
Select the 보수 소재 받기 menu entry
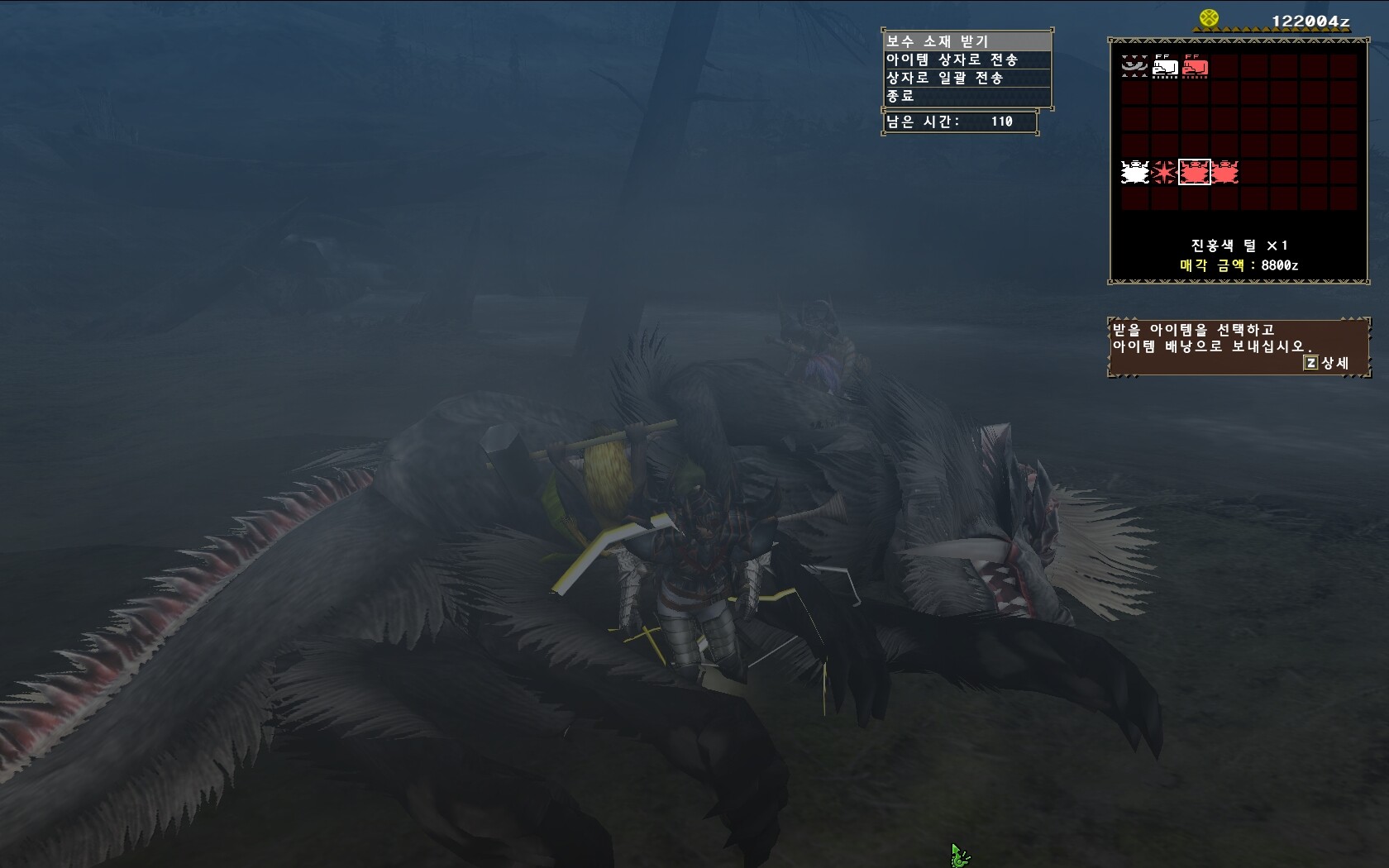click(x=967, y=41)
